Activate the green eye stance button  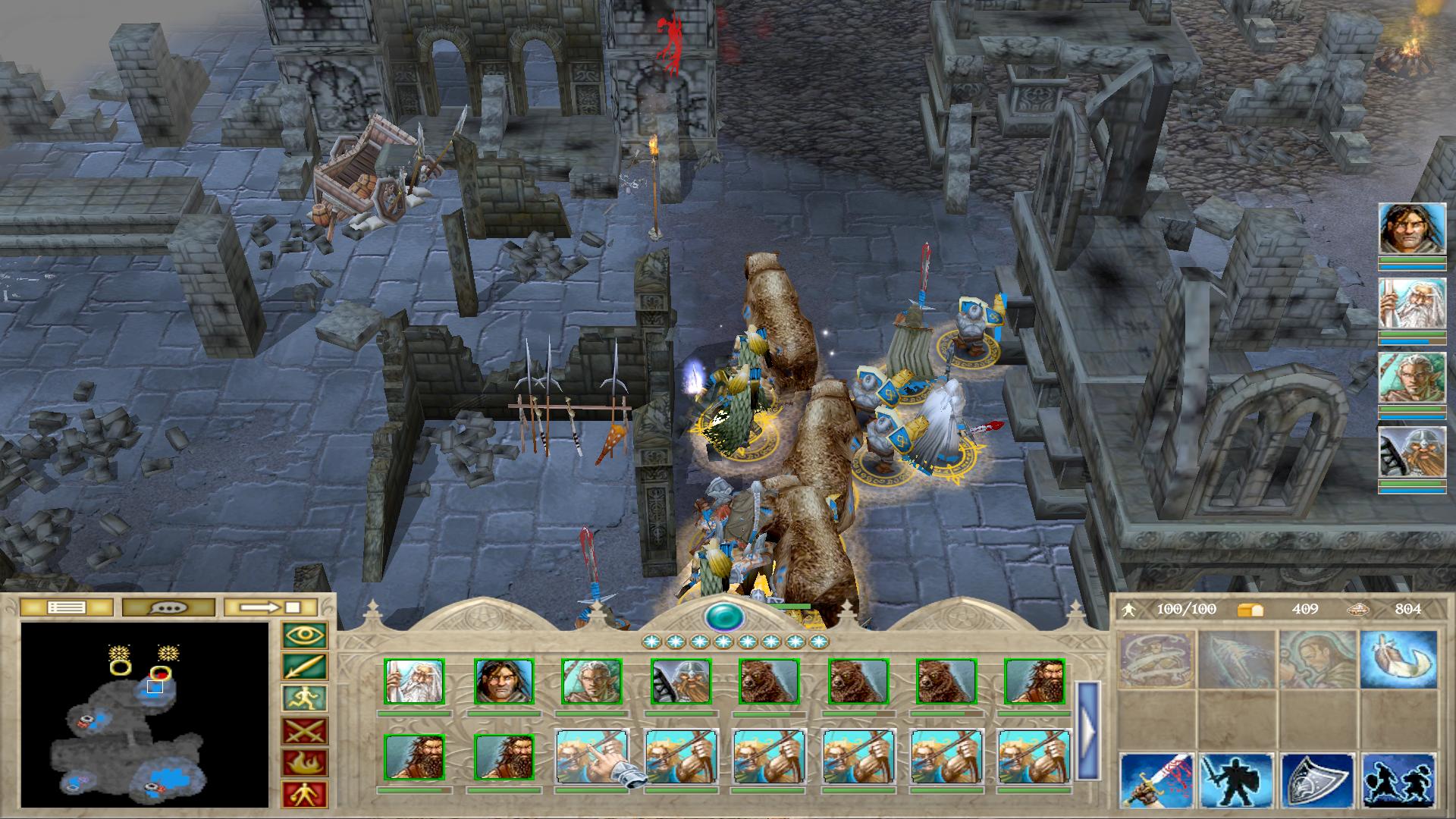point(305,635)
